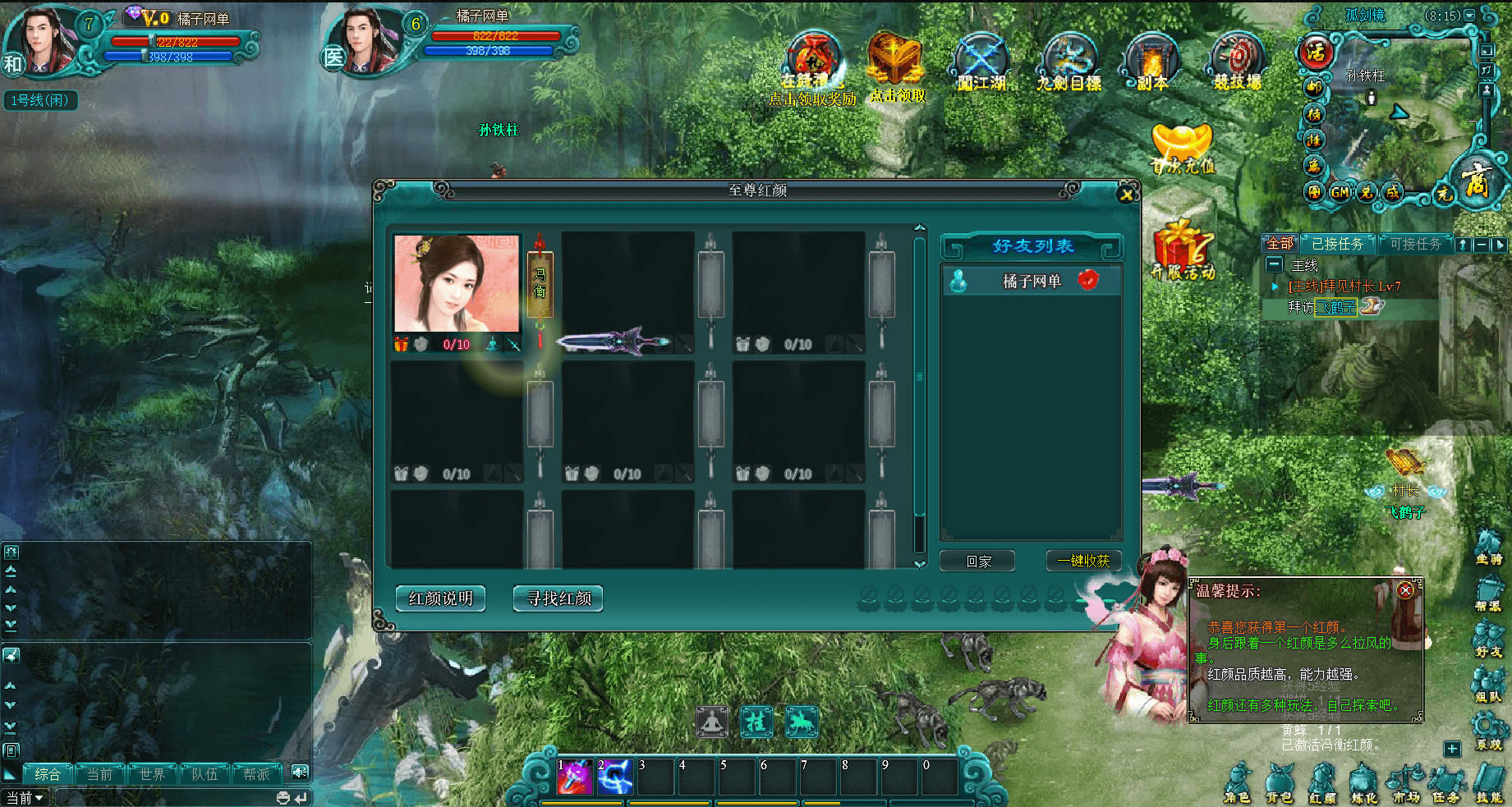
Task: Switch to the 可接任务 tab
Action: click(x=1415, y=244)
